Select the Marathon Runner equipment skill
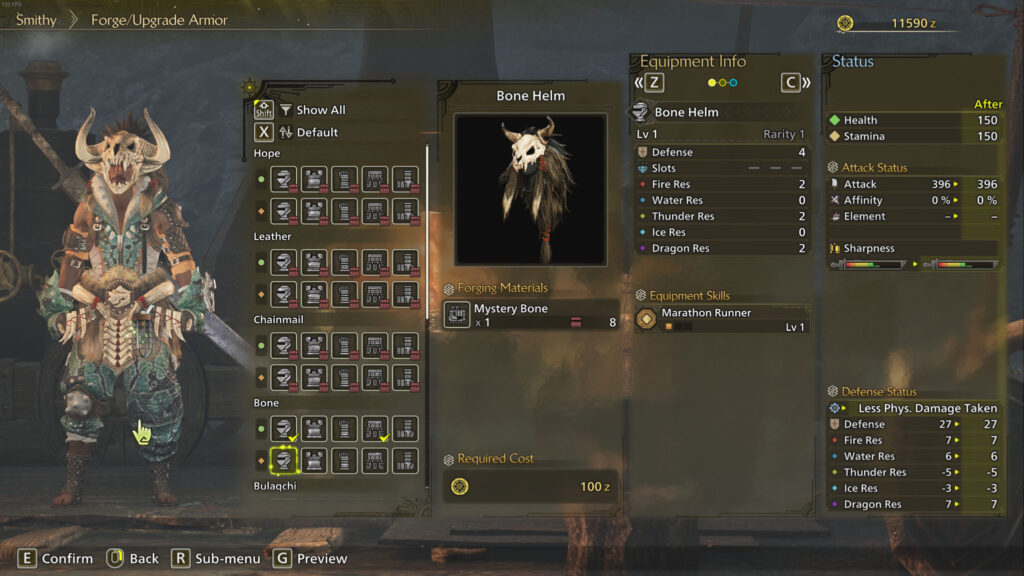 [x=722, y=320]
